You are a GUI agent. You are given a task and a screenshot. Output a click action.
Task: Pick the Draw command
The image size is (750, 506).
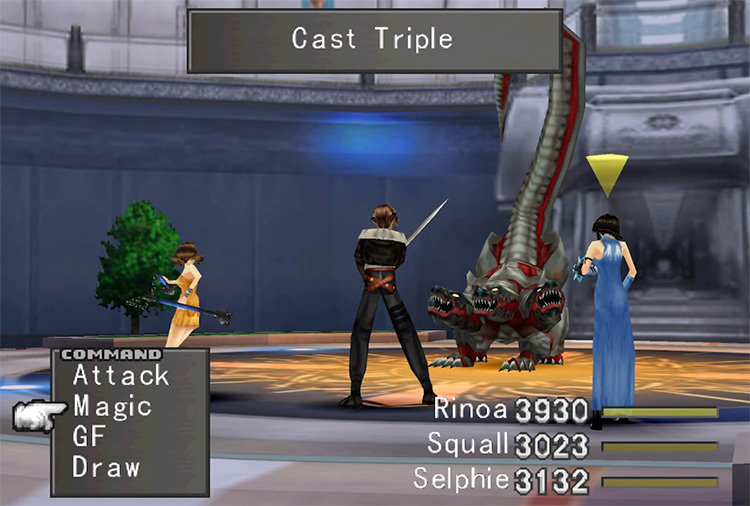tap(106, 466)
